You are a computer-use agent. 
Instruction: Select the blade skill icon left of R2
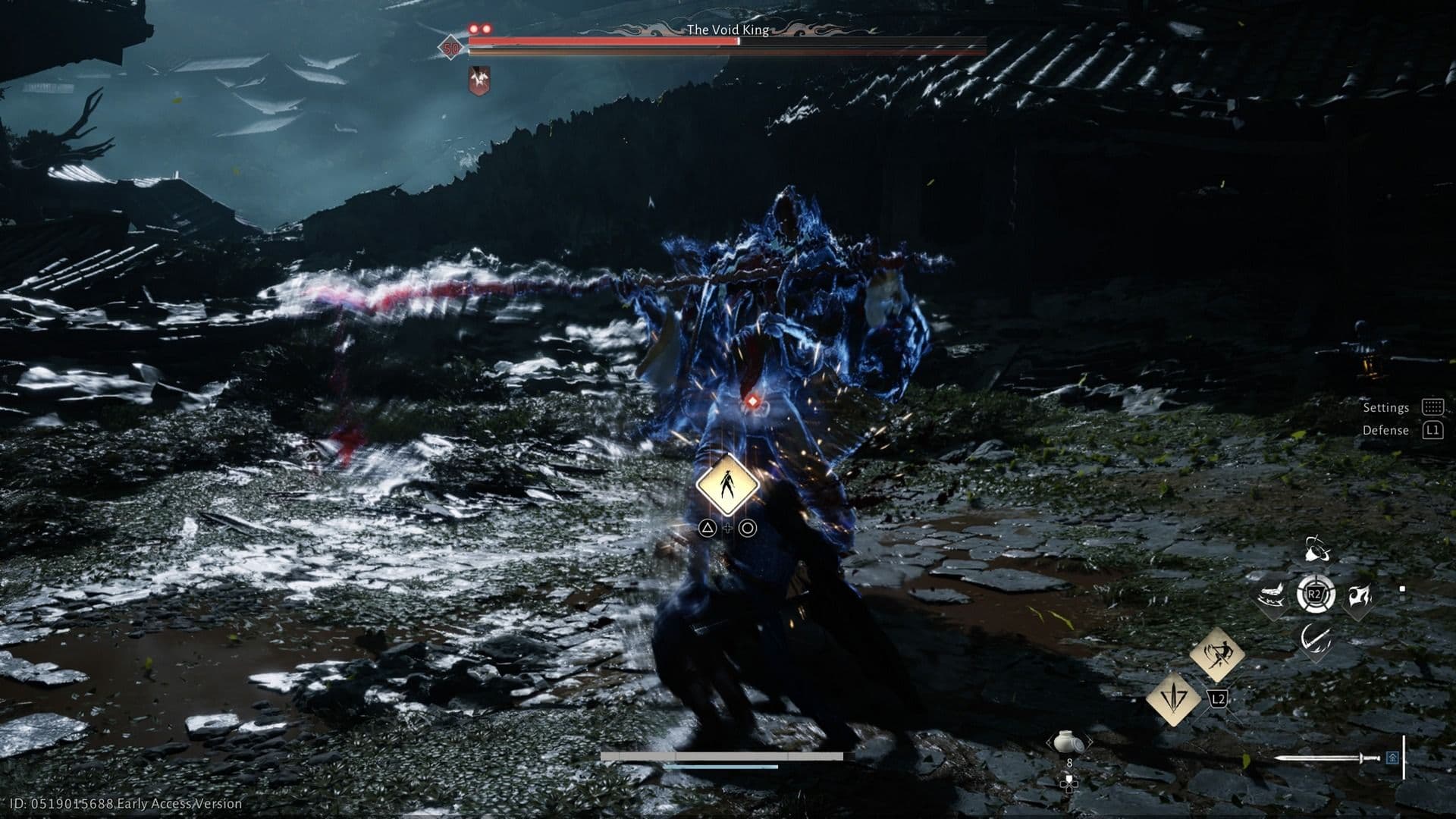click(x=1272, y=596)
